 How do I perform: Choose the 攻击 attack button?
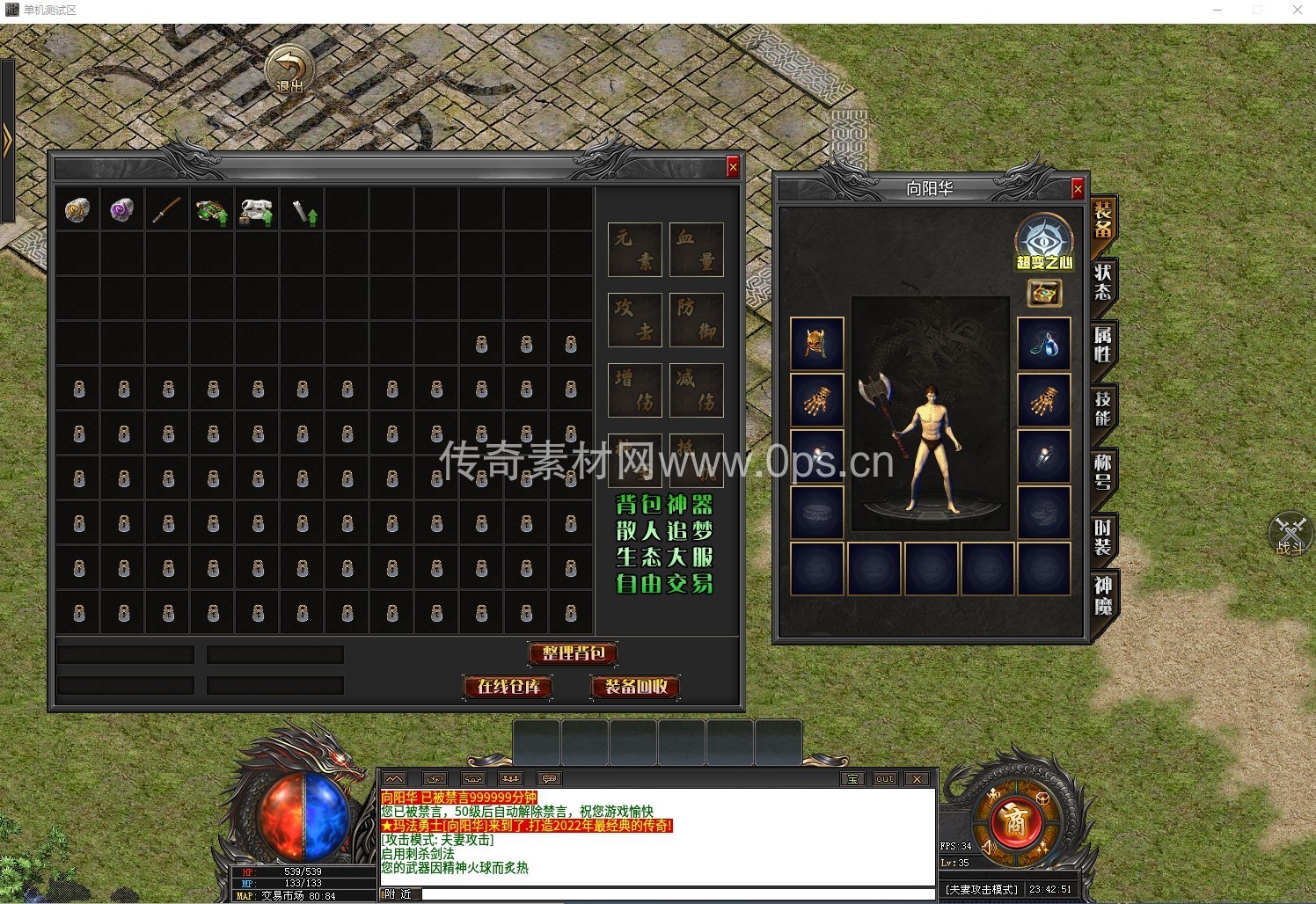(634, 319)
